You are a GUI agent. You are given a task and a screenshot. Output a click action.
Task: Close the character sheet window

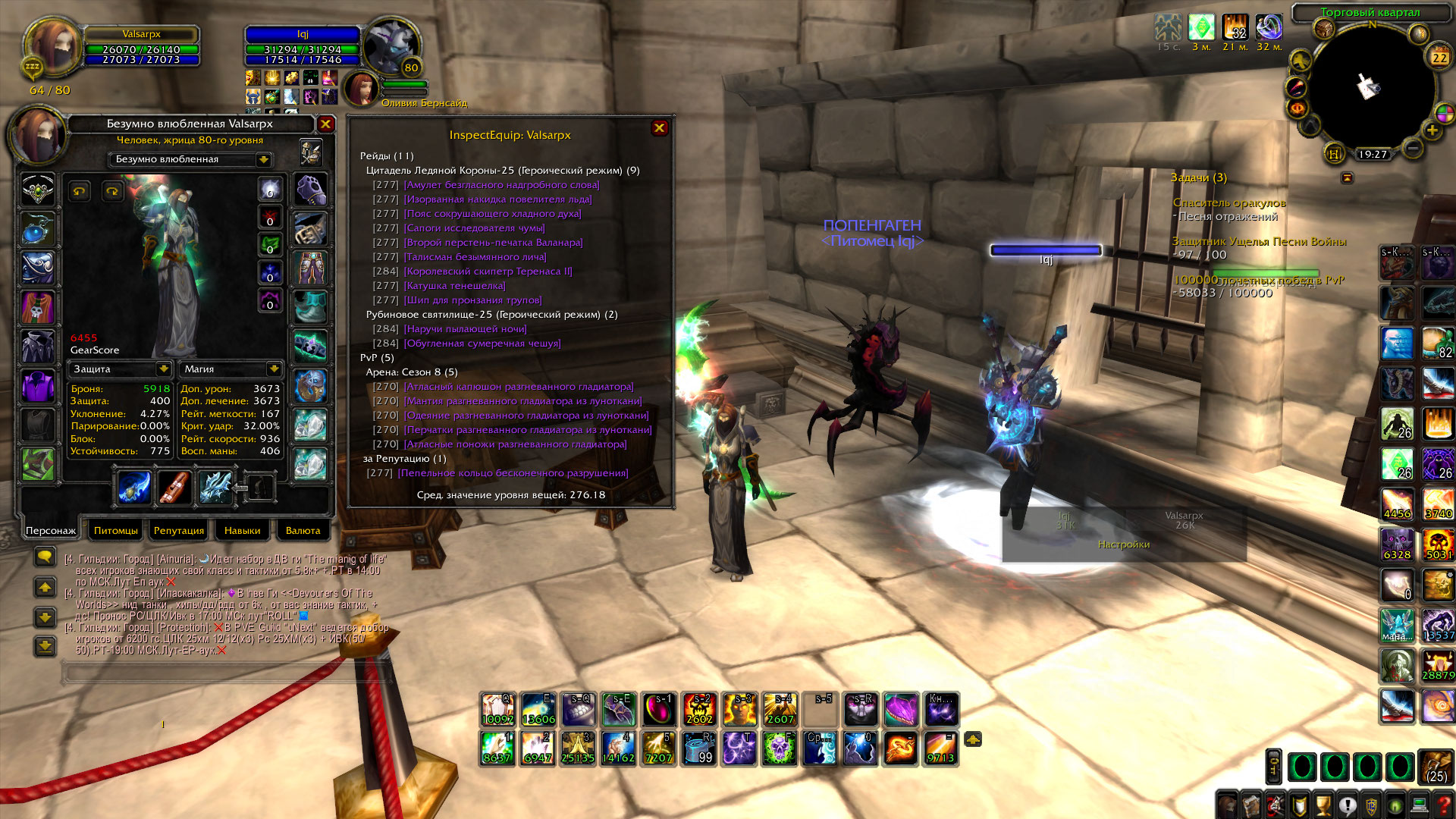pos(325,124)
